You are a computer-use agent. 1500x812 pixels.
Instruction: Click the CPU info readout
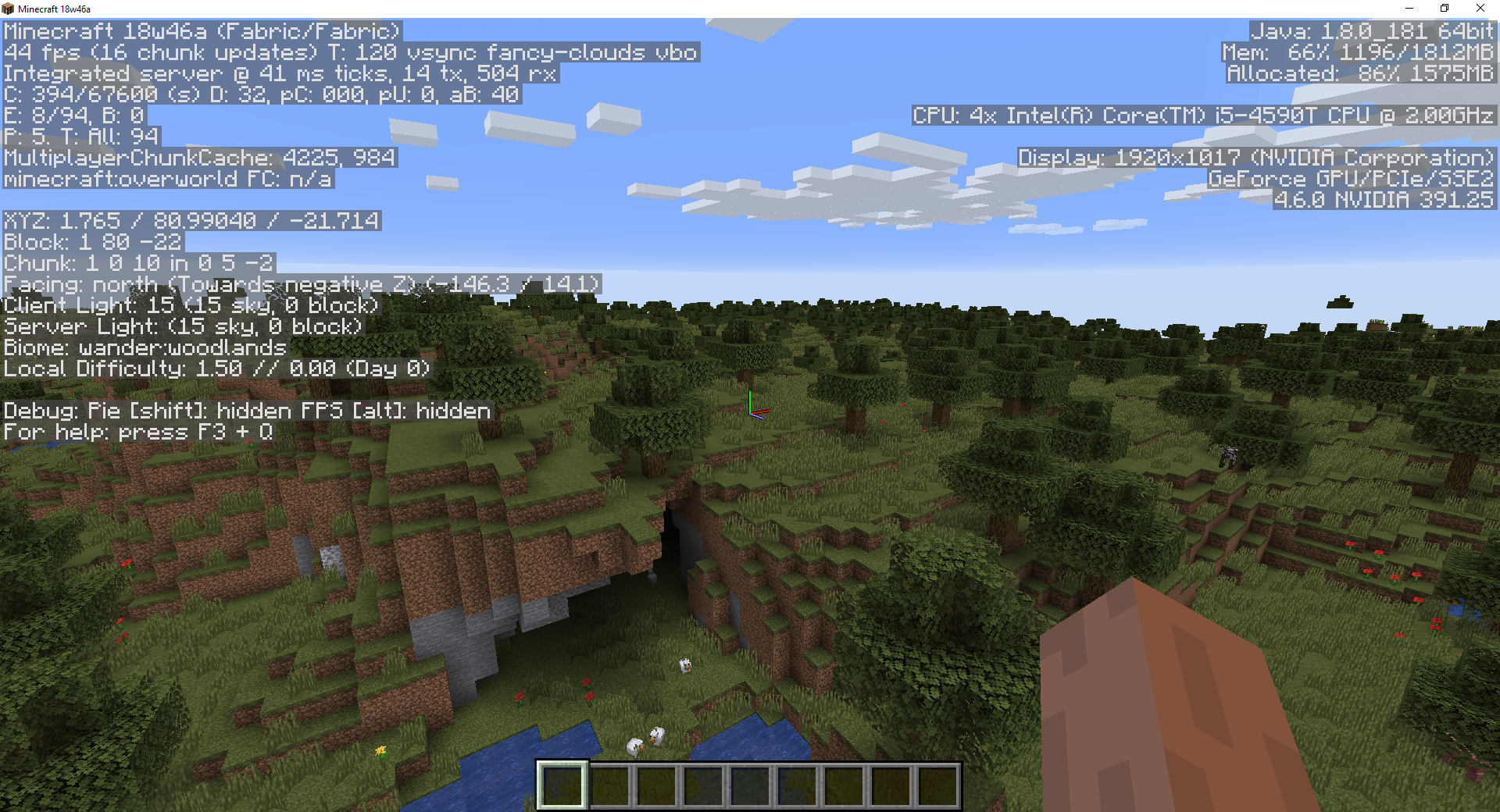1203,116
